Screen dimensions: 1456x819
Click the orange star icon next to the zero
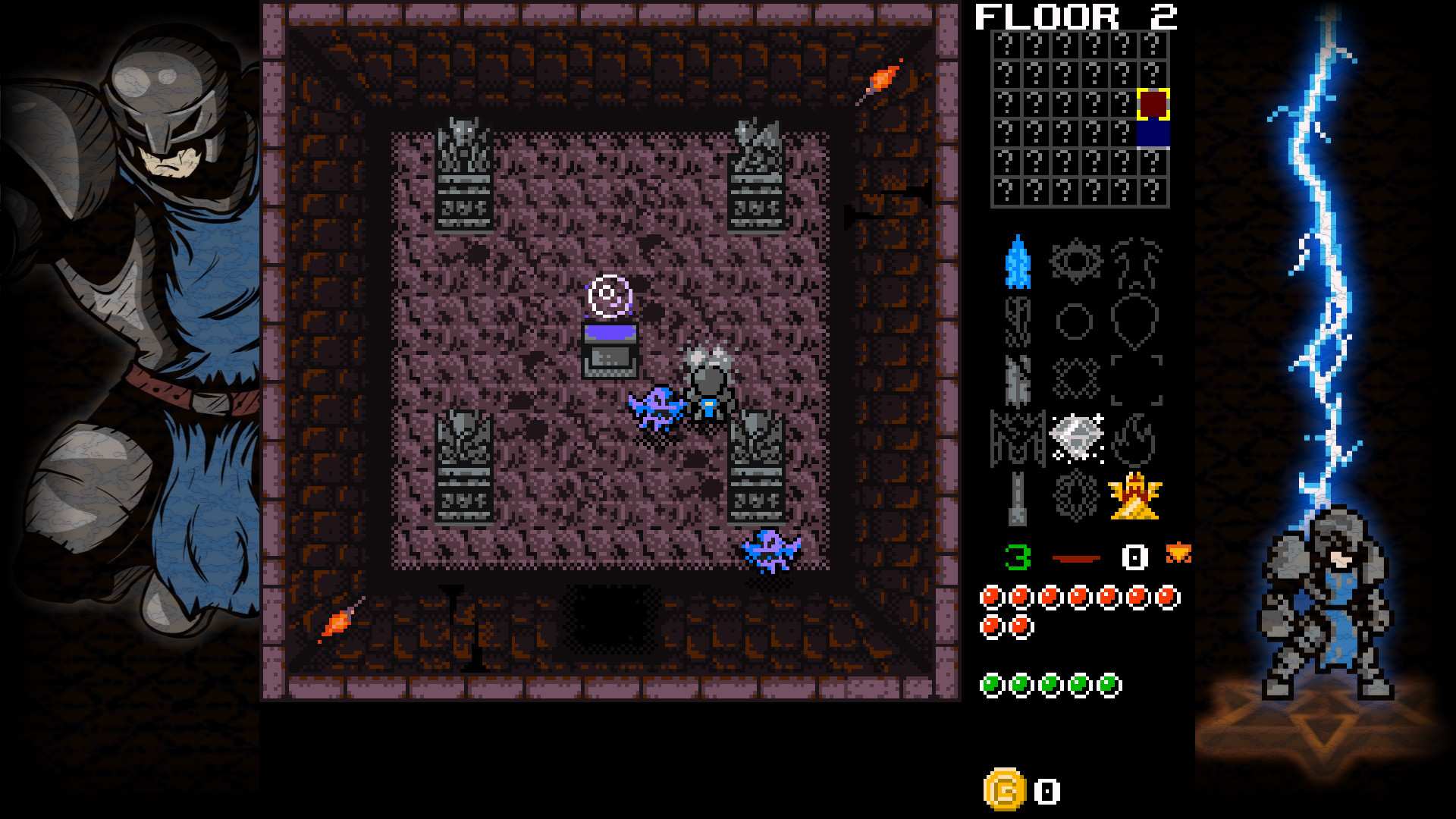1180,554
